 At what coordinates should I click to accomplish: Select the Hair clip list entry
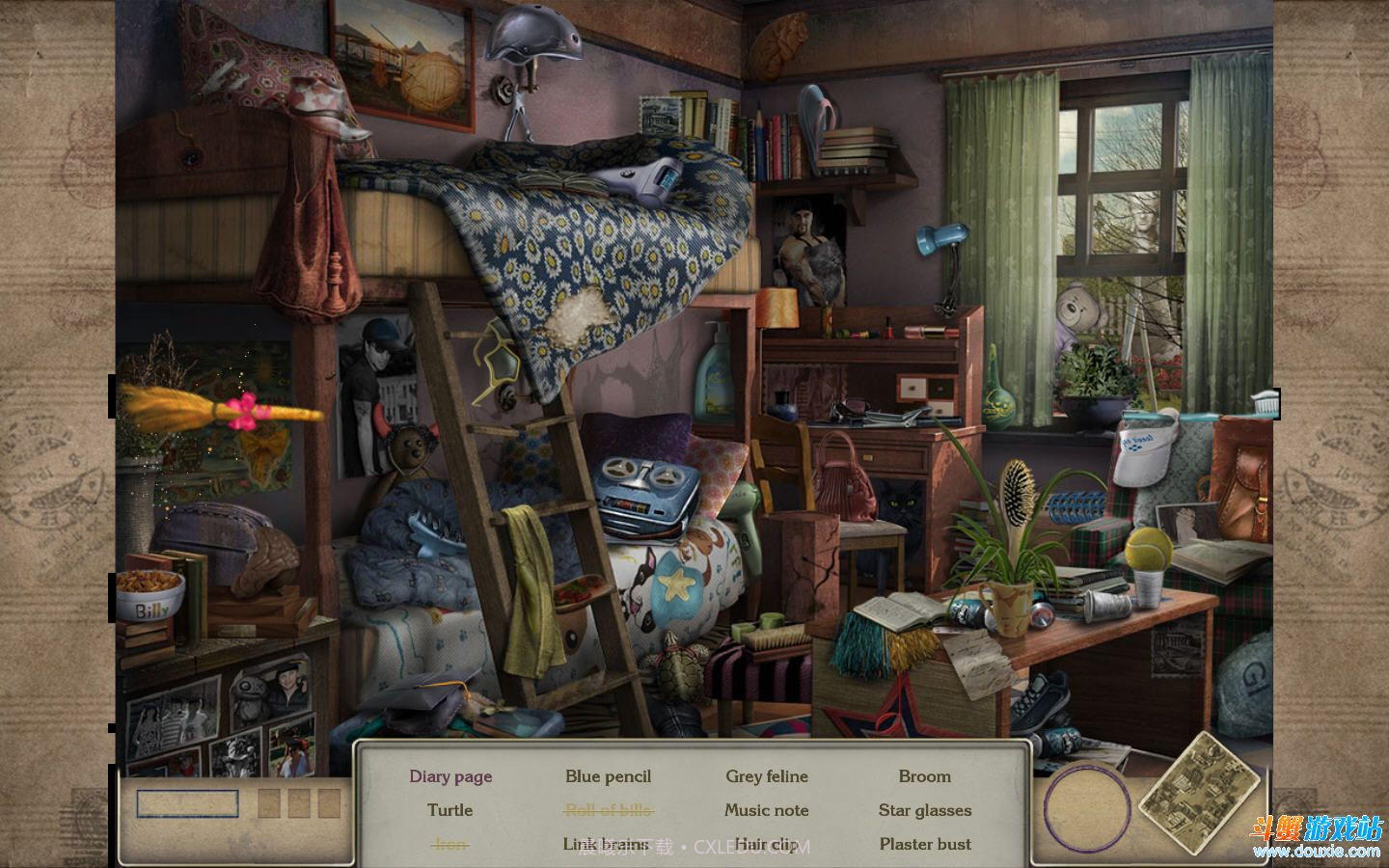pyautogui.click(x=767, y=844)
